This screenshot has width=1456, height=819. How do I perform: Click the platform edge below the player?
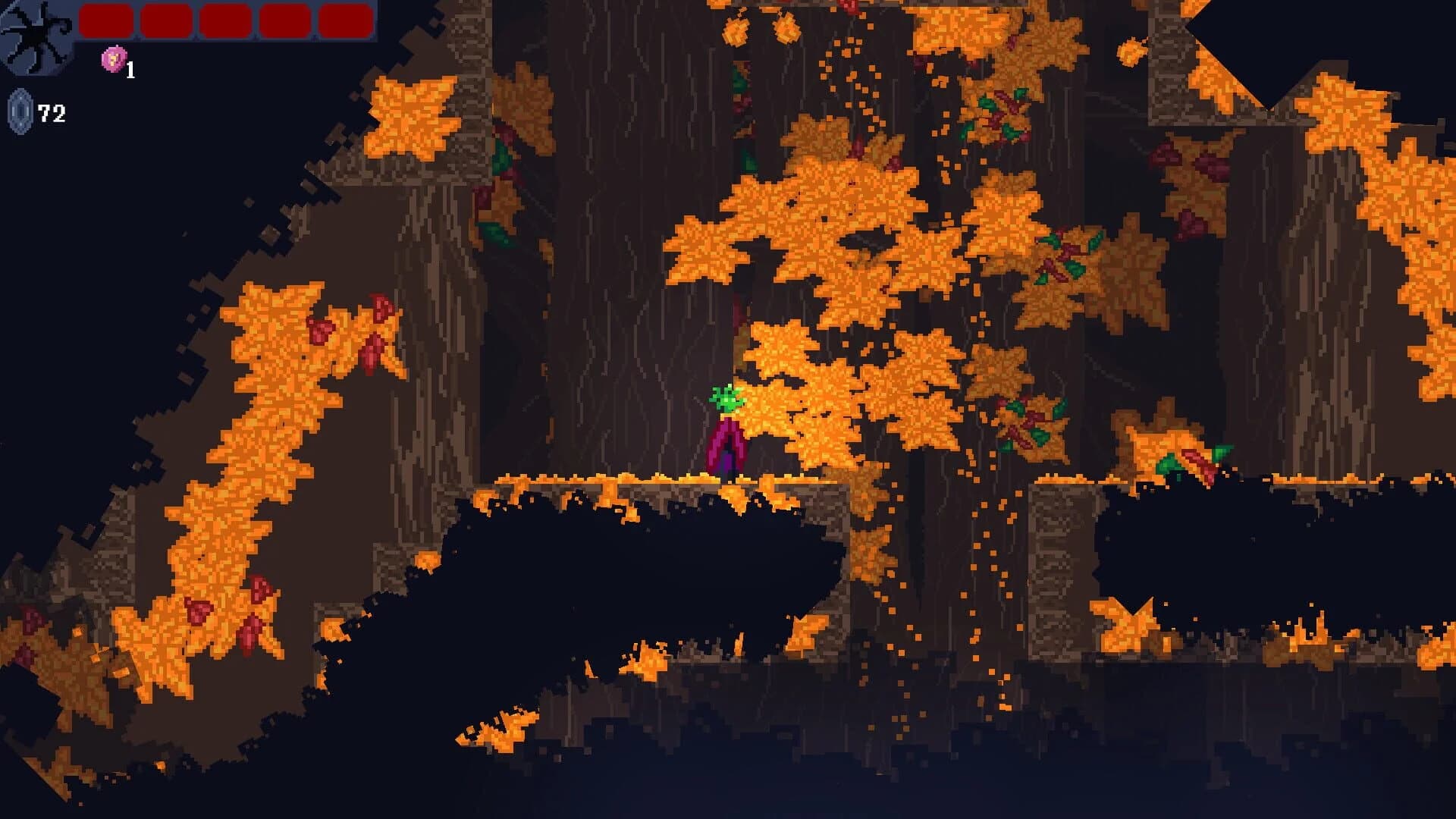tap(728, 482)
